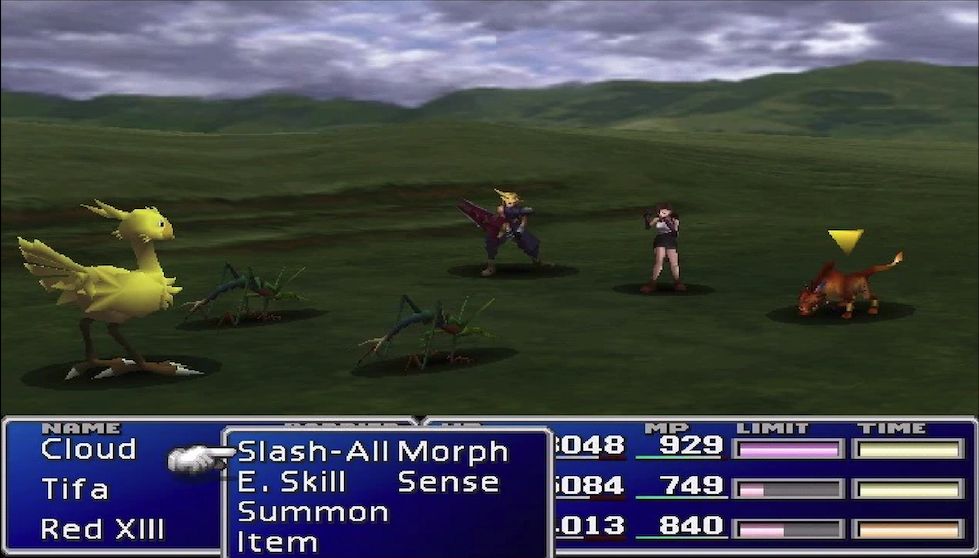Choose the Slash-All command
This screenshot has width=979, height=558.
tap(313, 452)
